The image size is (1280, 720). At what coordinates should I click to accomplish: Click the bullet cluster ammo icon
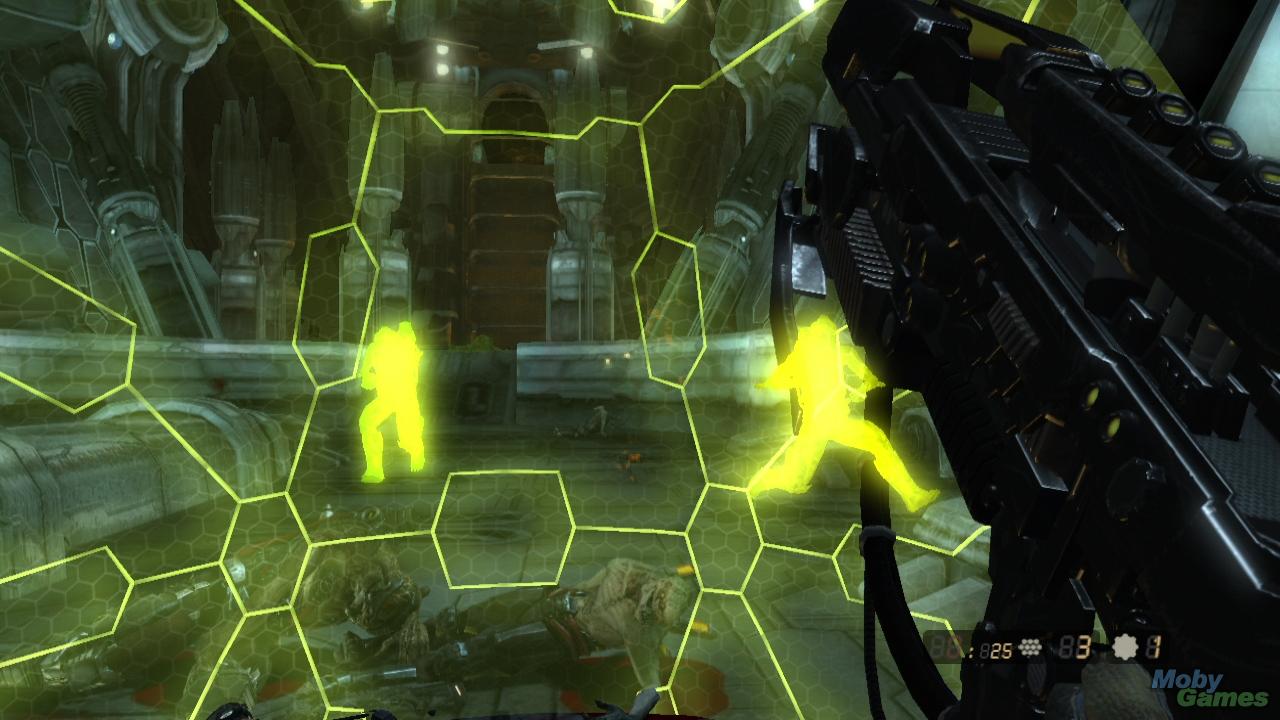1030,647
